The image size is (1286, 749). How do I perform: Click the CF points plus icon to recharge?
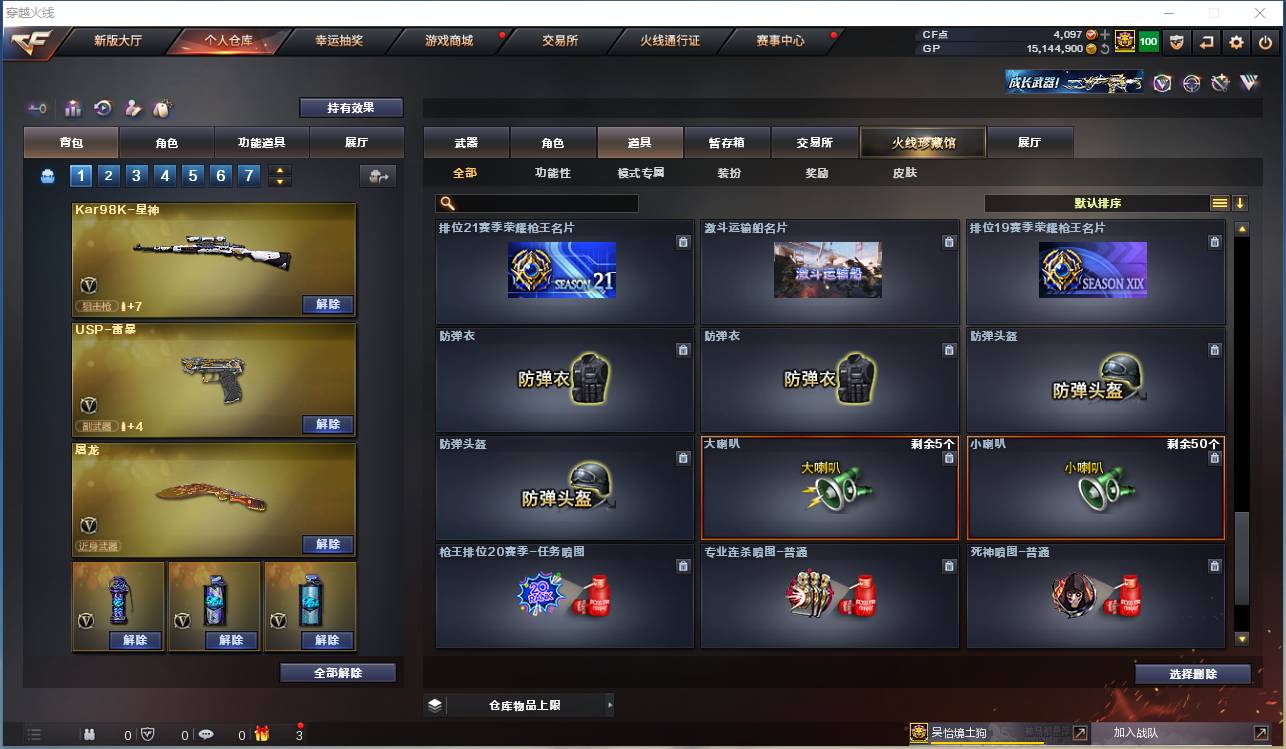[1105, 35]
